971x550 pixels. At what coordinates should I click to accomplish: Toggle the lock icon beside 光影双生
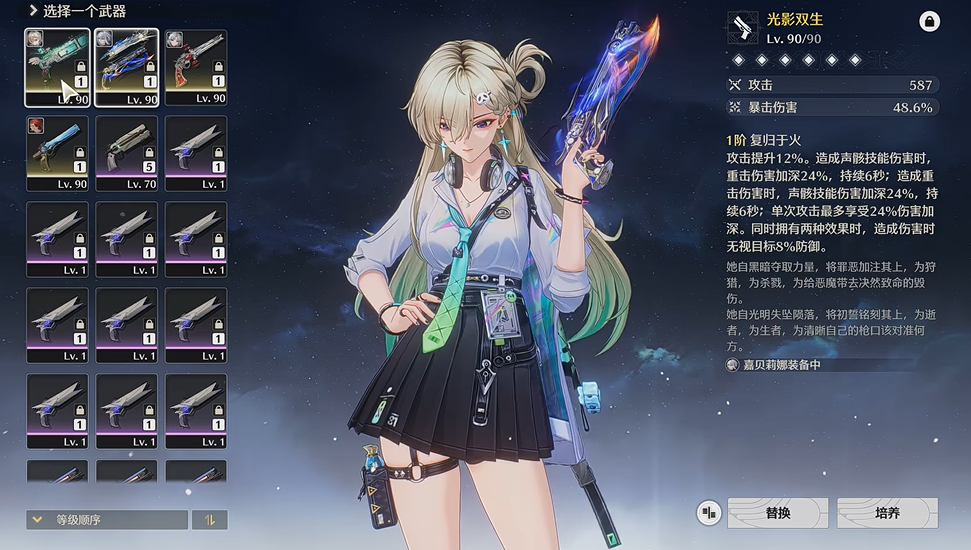928,21
